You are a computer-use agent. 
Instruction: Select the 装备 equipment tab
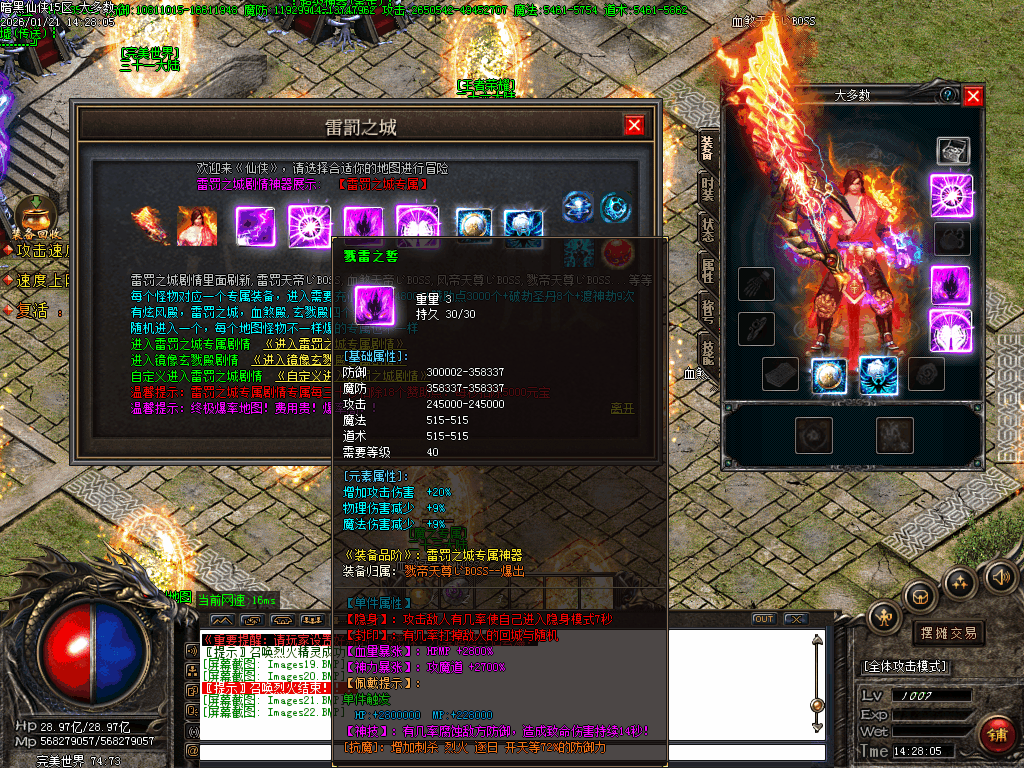click(707, 147)
